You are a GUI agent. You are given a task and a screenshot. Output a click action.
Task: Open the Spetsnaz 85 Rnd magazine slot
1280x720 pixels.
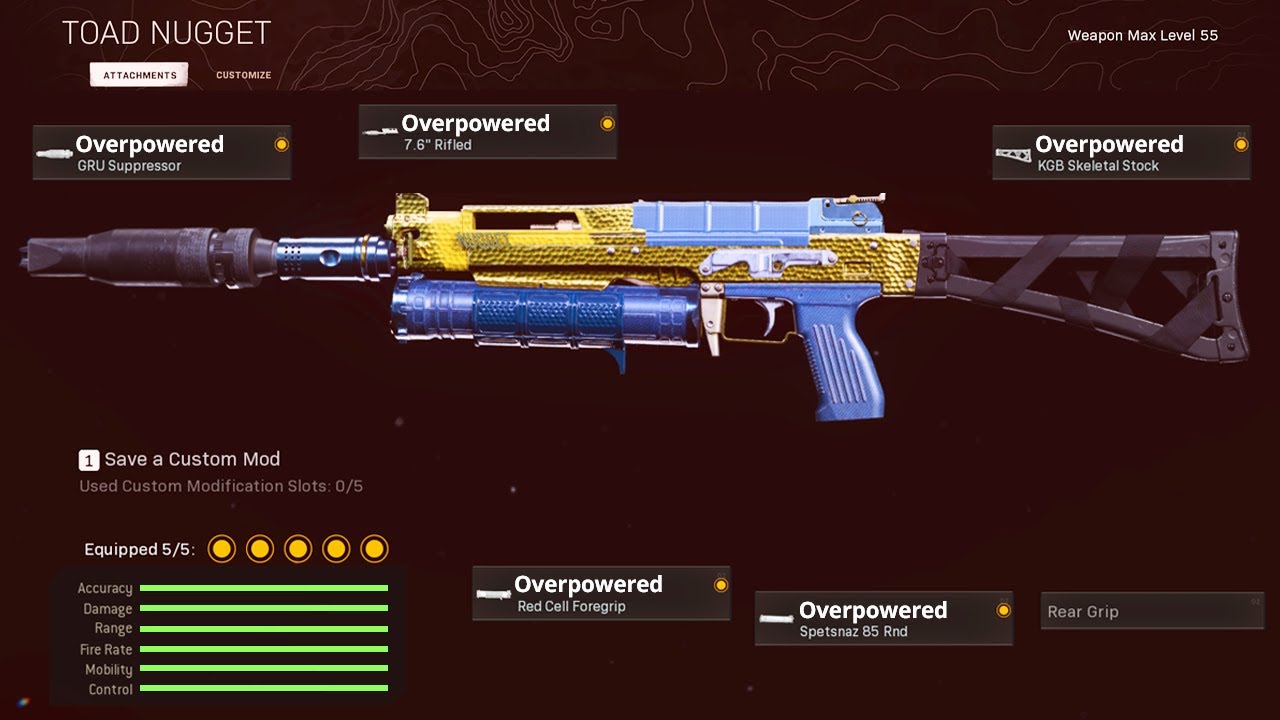(883, 619)
